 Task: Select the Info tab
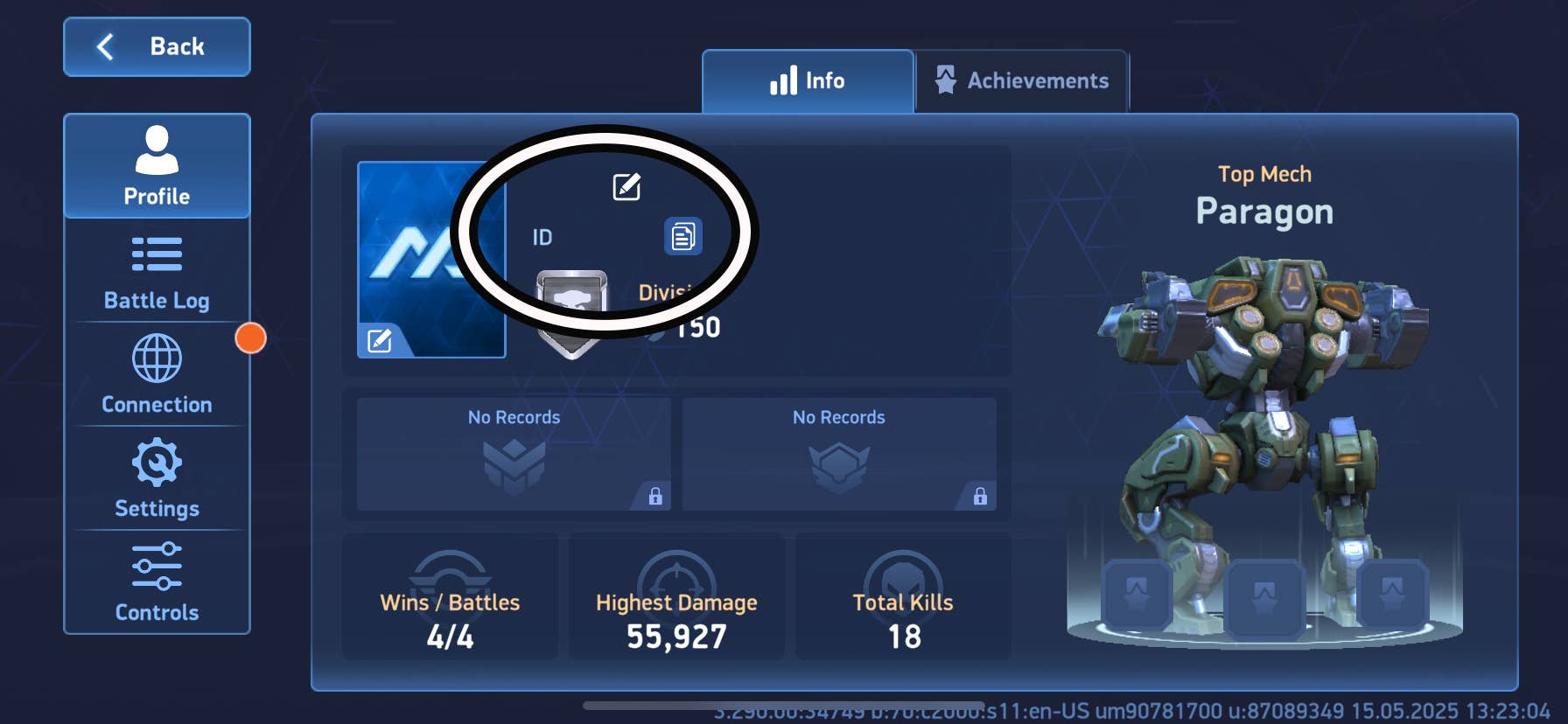point(807,80)
